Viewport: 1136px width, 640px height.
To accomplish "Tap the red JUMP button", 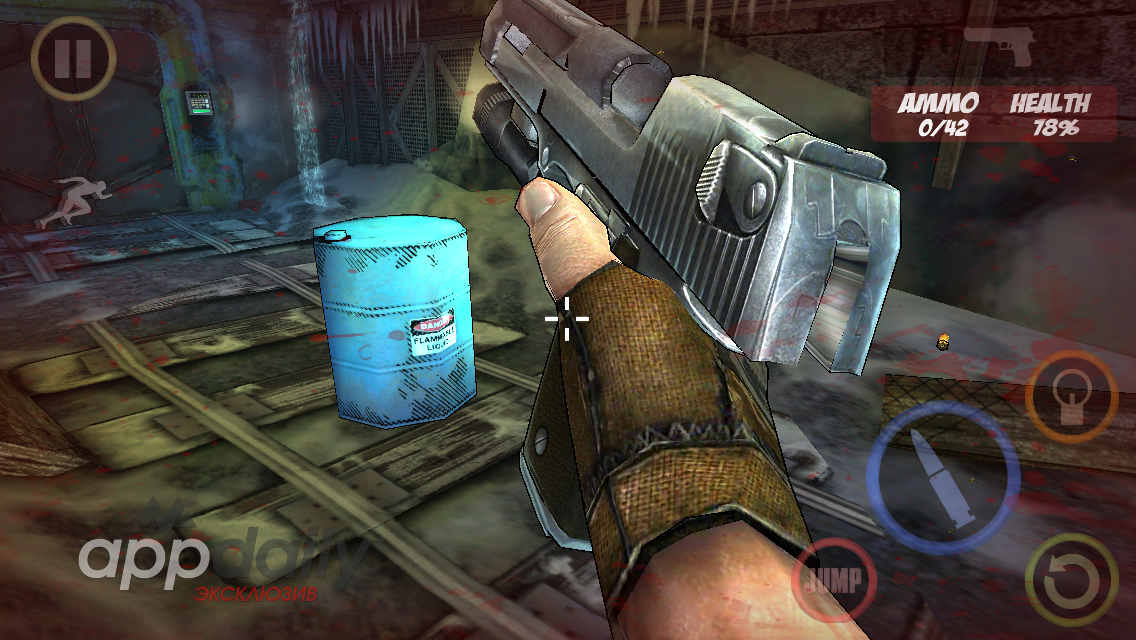I will 834,579.
